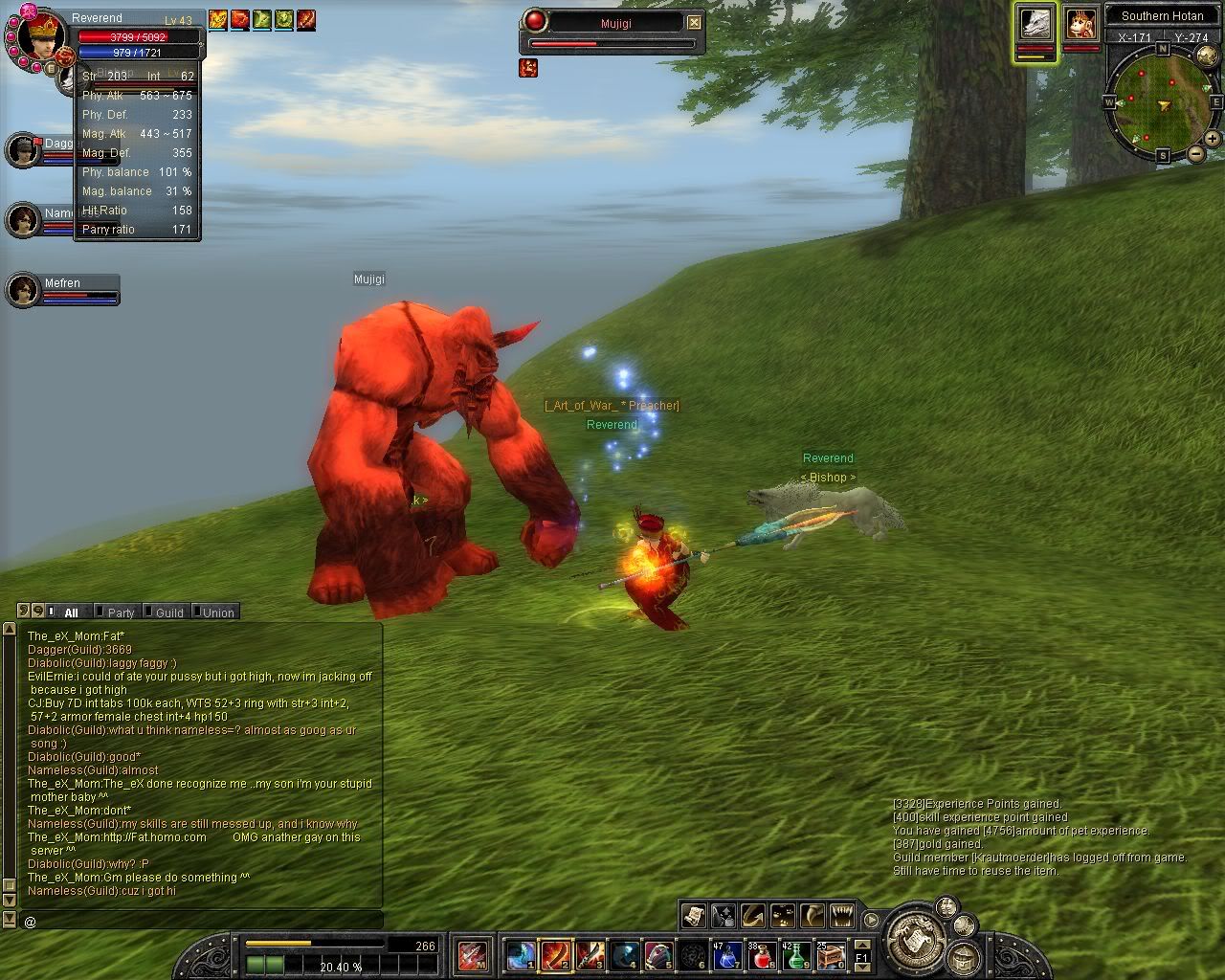1225x980 pixels.
Task: Select the All chat tab
Action: (x=71, y=612)
